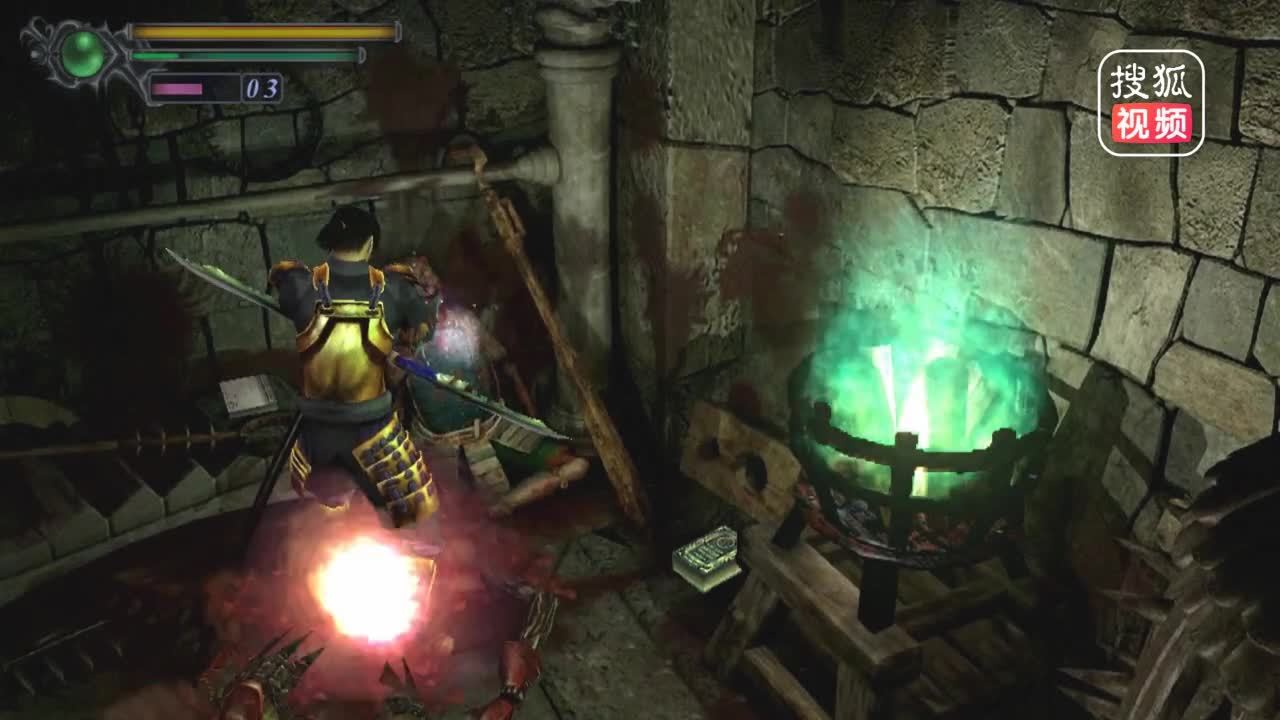Open the Sohu Video logo overlay

(x=1151, y=103)
